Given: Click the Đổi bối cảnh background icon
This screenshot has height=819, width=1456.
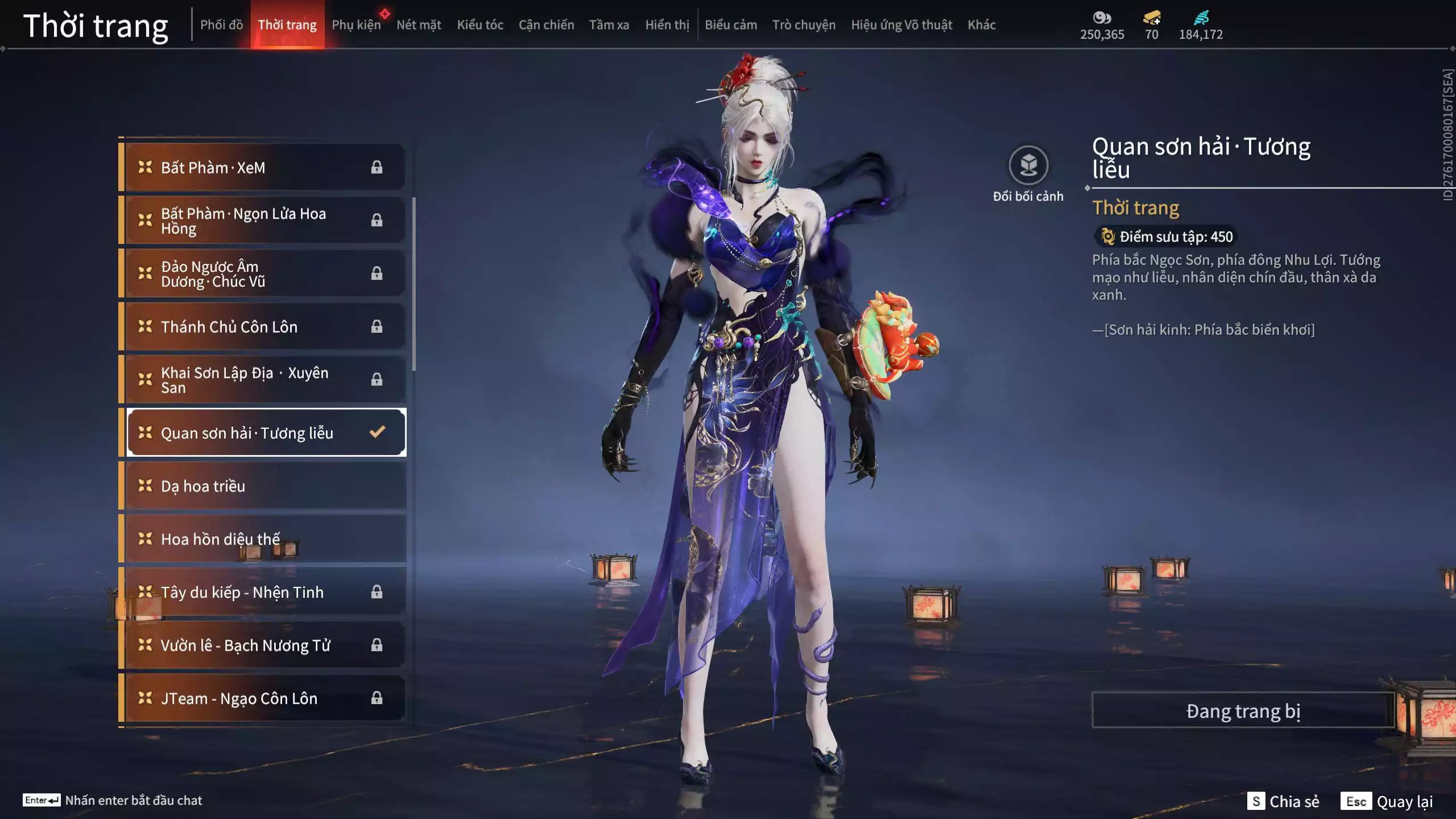Looking at the screenshot, I should (x=1028, y=166).
